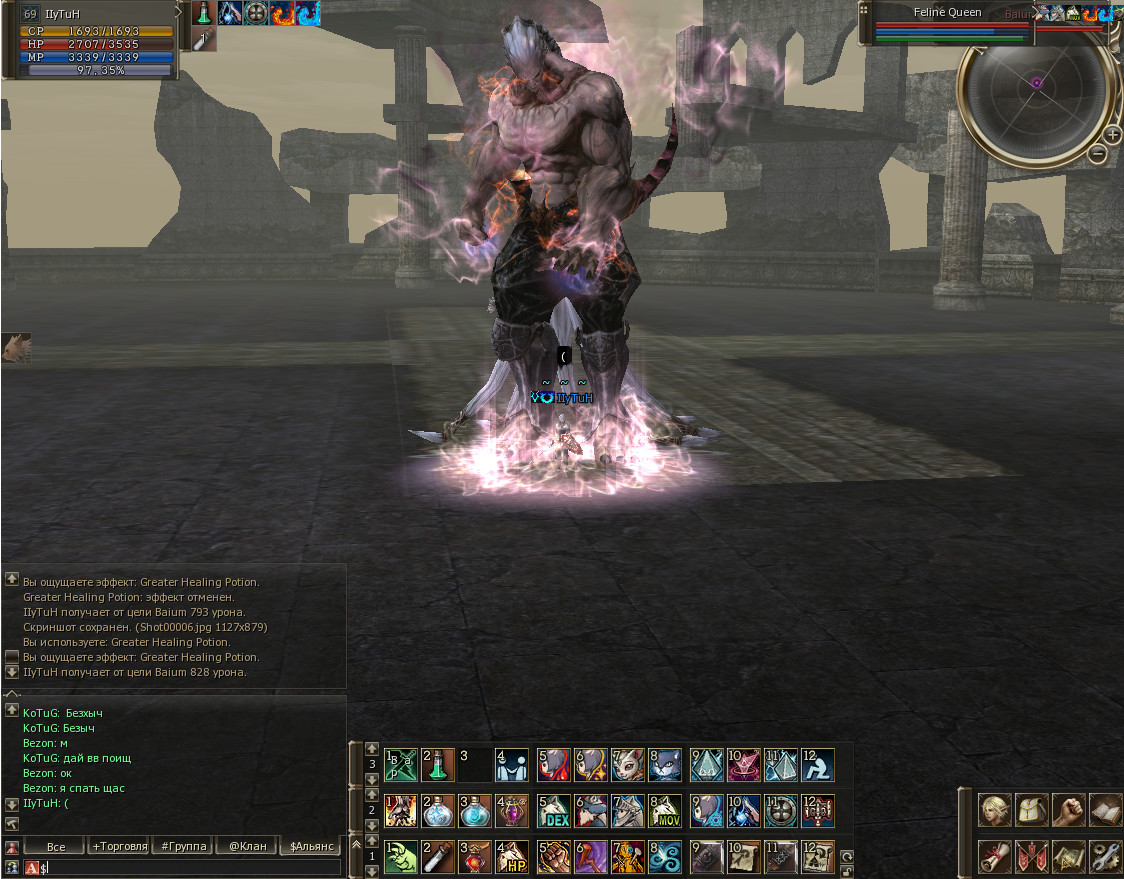
Task: Click the Feline Queen target bar
Action: click(x=950, y=13)
